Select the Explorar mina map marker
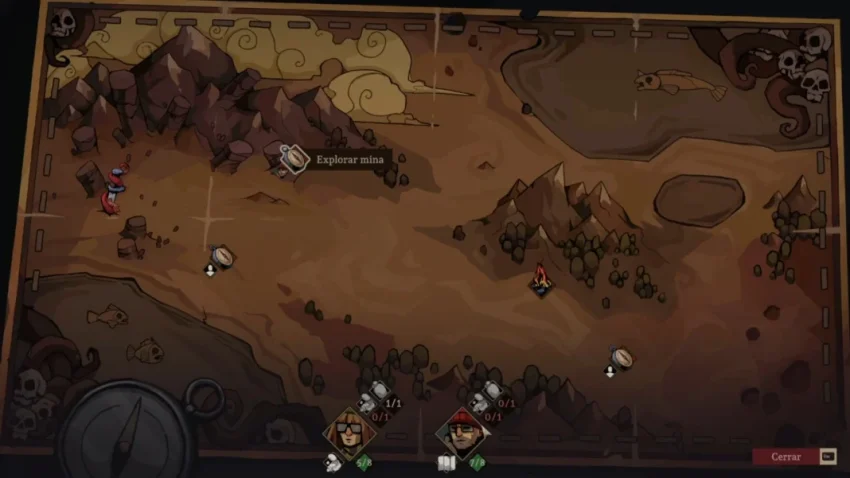The height and width of the screenshot is (478, 850). tap(293, 158)
